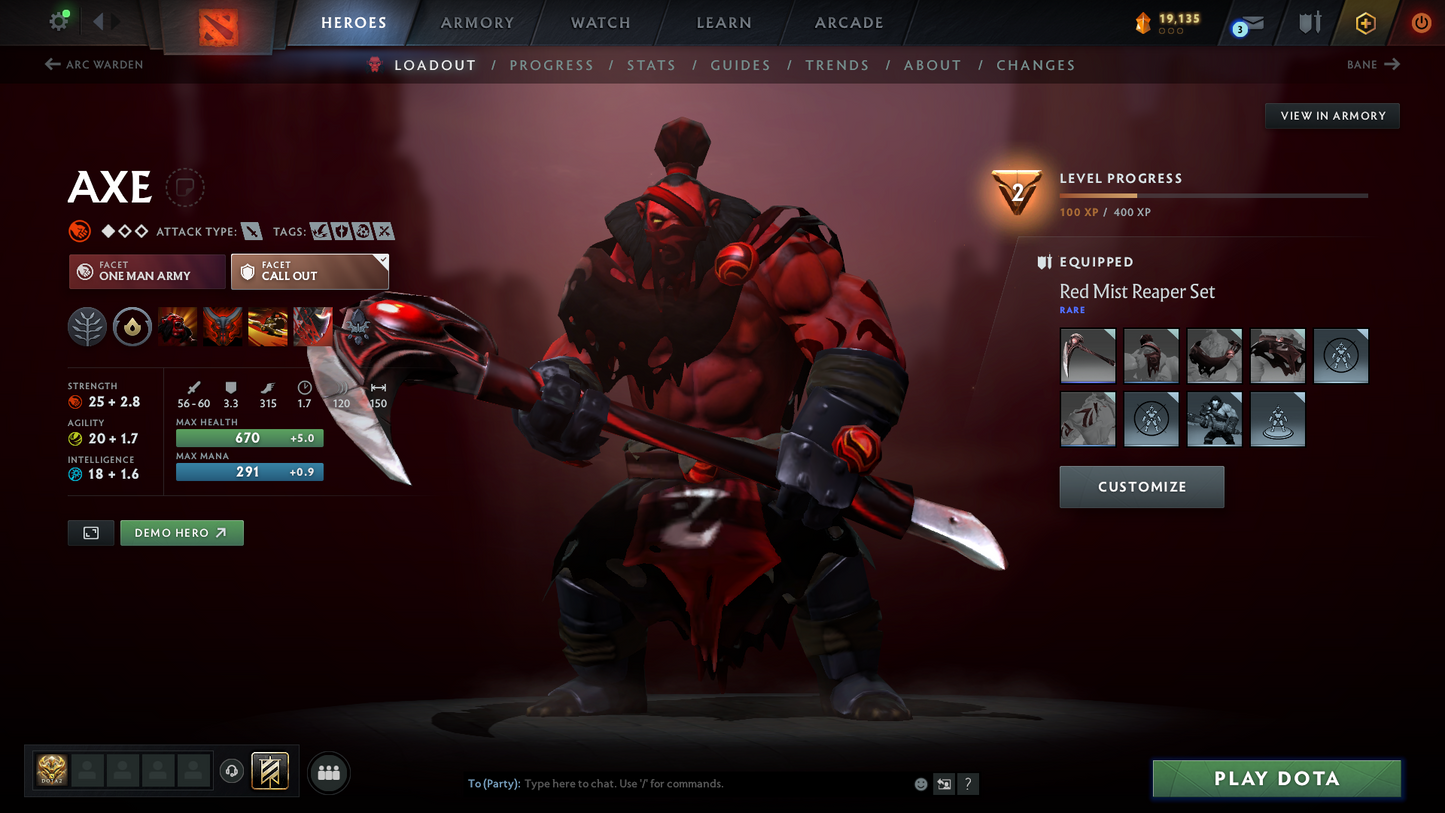Select the One Man Army facet
The height and width of the screenshot is (813, 1445).
(147, 271)
